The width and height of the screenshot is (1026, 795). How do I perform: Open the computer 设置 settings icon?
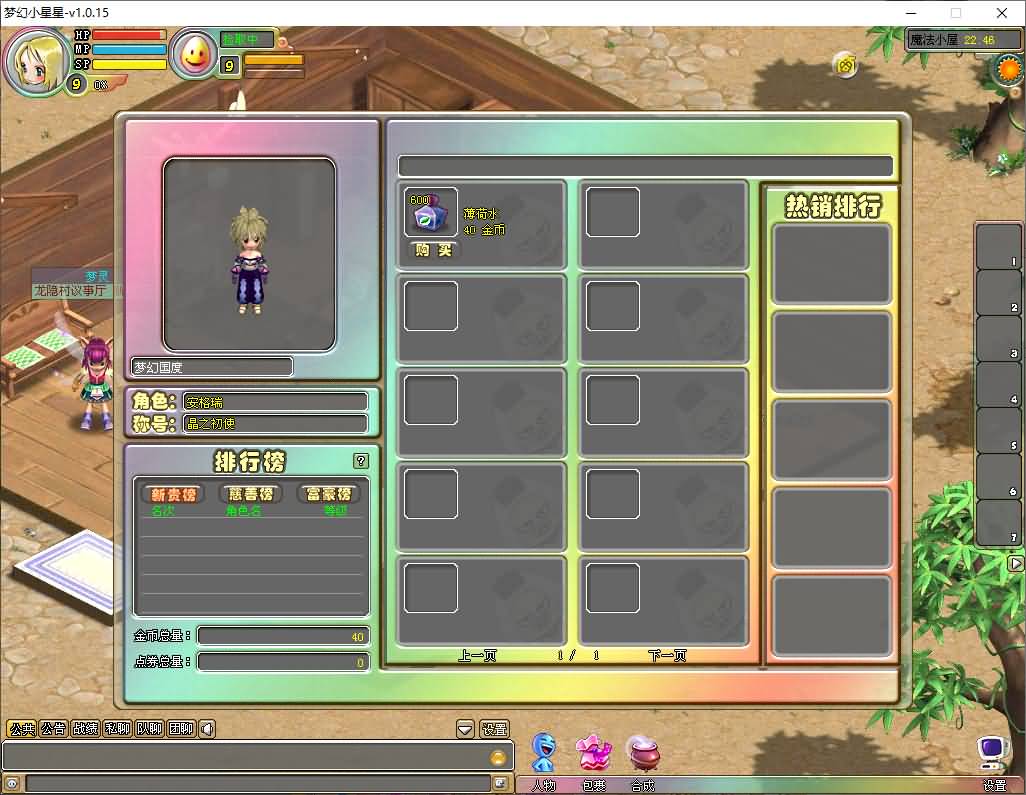pyautogui.click(x=993, y=752)
